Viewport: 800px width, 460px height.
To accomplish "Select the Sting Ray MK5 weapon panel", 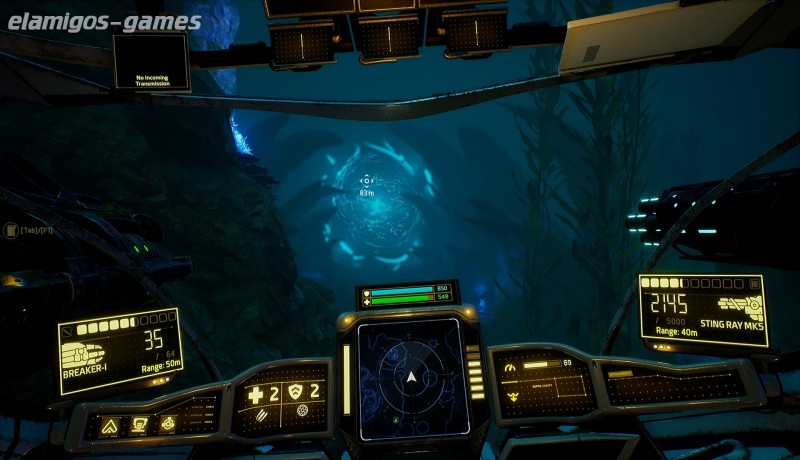I will [x=702, y=309].
